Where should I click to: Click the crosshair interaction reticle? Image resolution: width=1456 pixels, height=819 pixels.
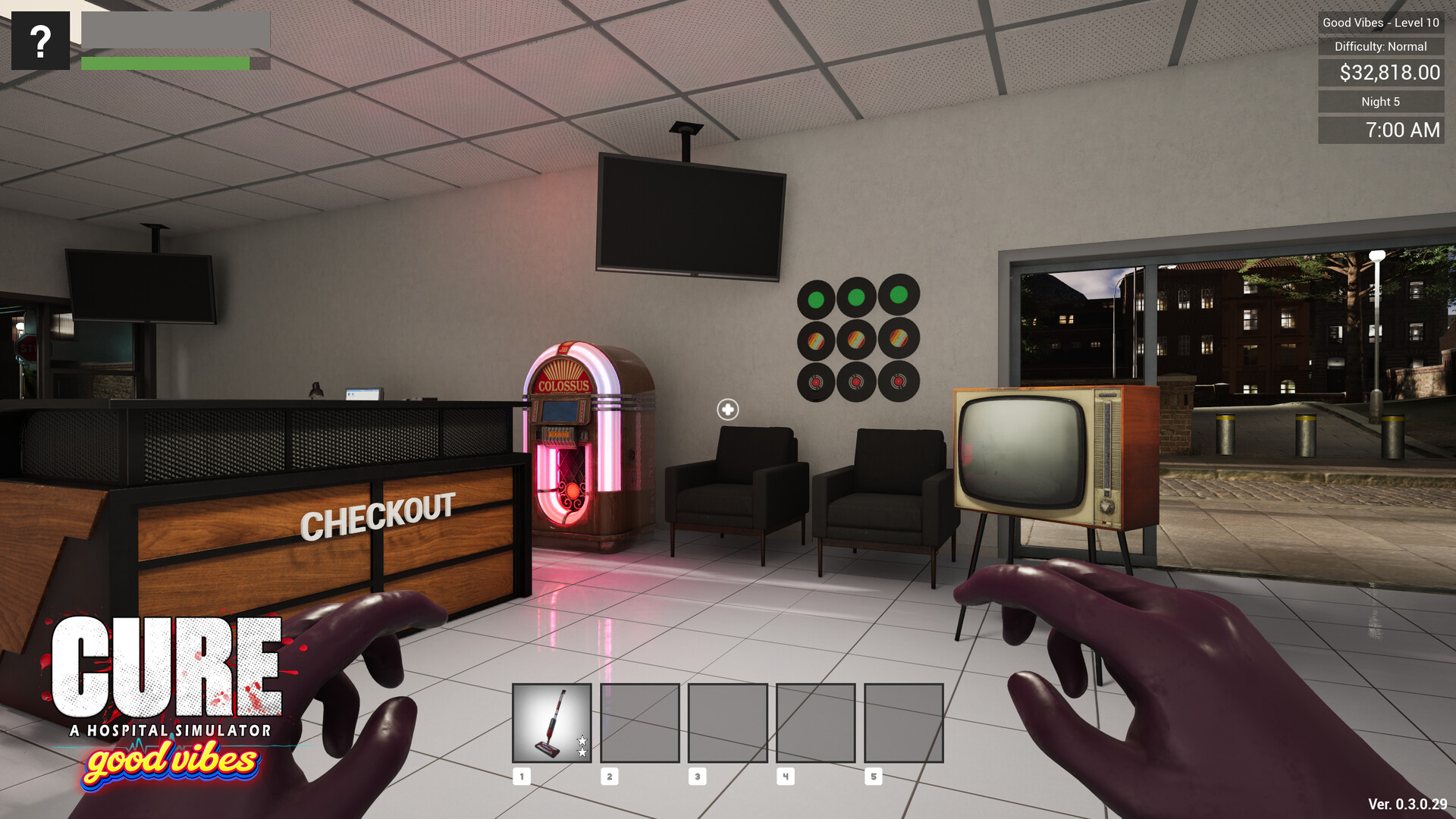[727, 409]
